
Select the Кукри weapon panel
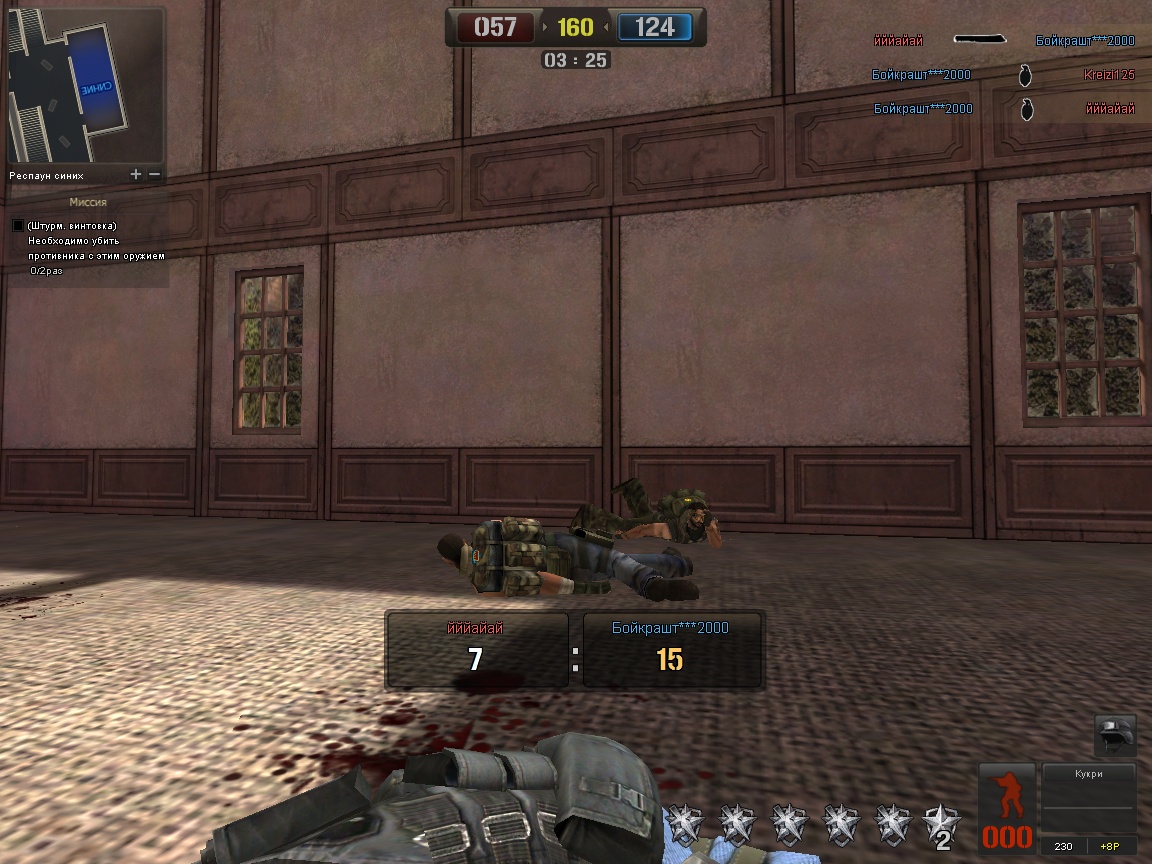[1088, 799]
